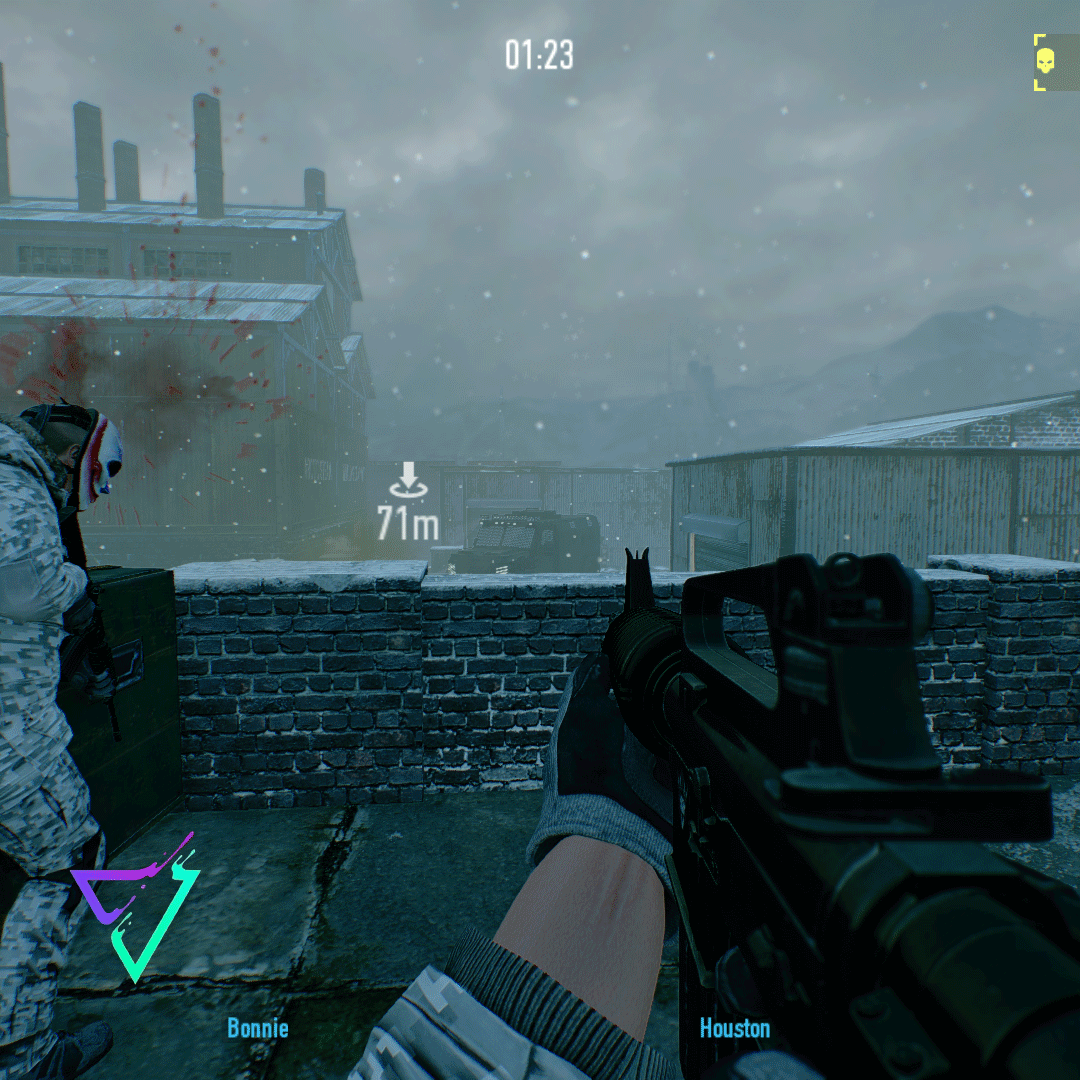Click the yellow skull icon
The height and width of the screenshot is (1080, 1080).
(x=1045, y=62)
